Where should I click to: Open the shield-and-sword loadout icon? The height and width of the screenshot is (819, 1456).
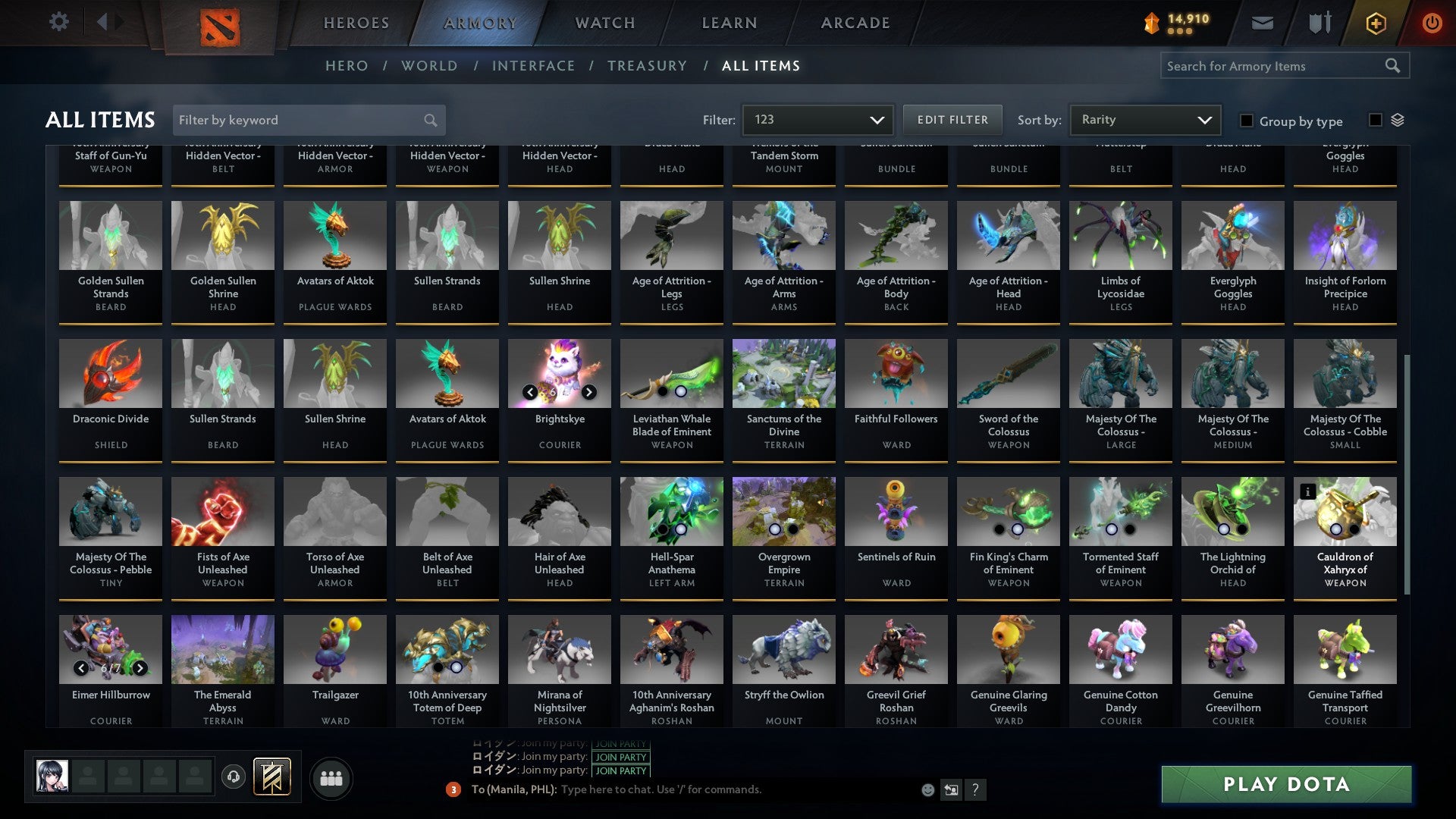click(x=1319, y=23)
